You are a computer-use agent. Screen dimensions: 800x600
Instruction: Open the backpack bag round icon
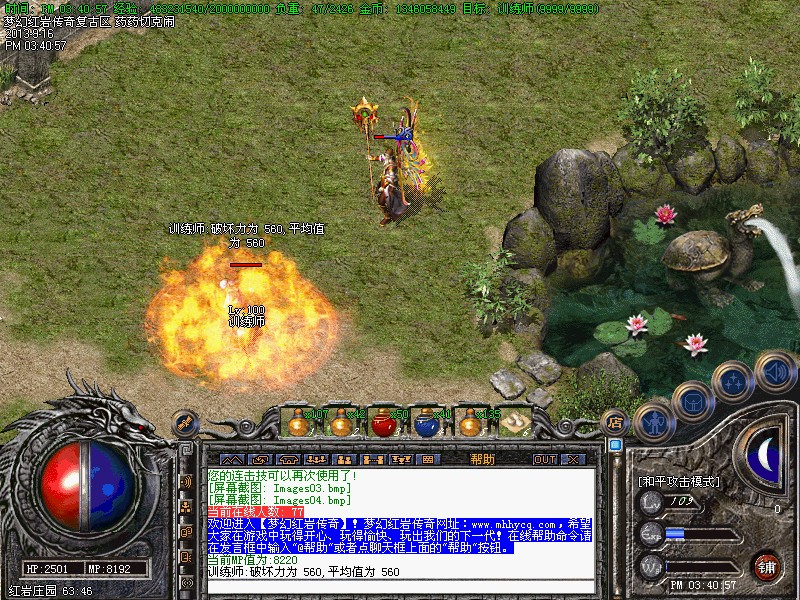point(692,401)
